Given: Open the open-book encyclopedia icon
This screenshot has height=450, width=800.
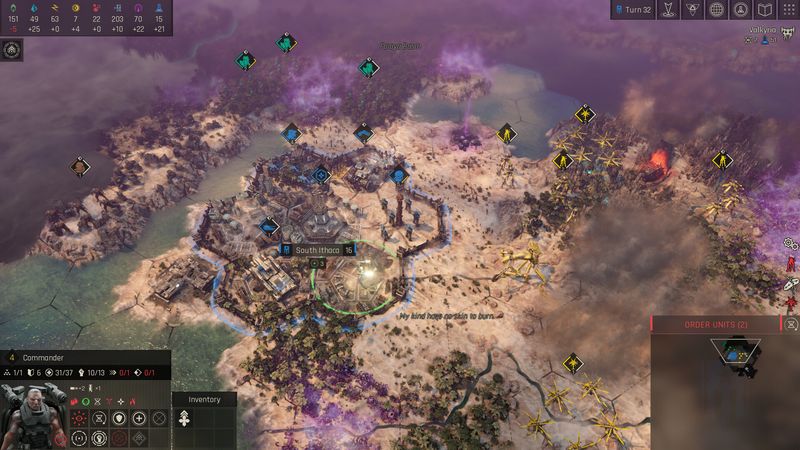Looking at the screenshot, I should (764, 10).
